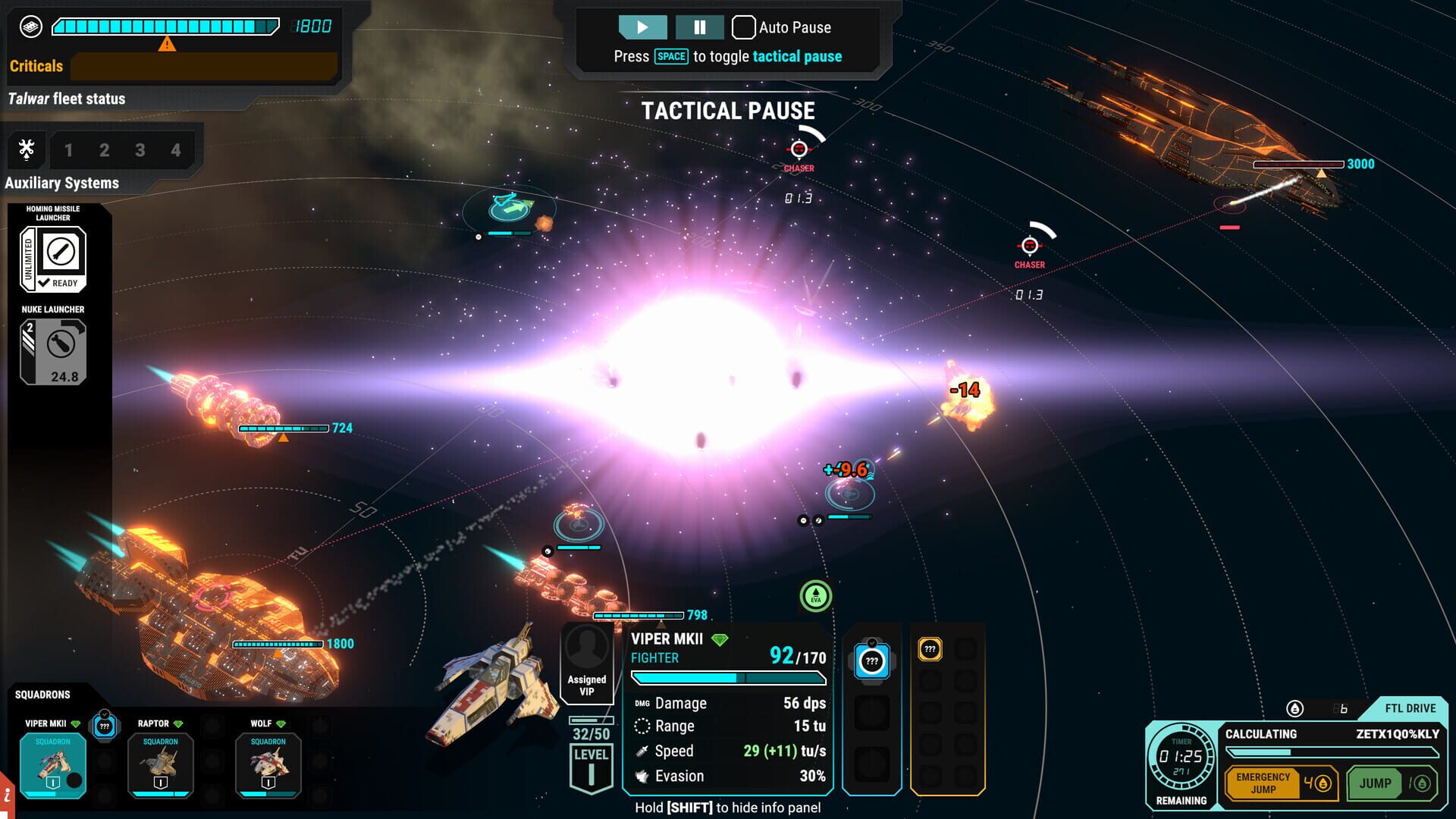Choose the Wolf squadron card
Screen dimensions: 1456x819
(268, 764)
